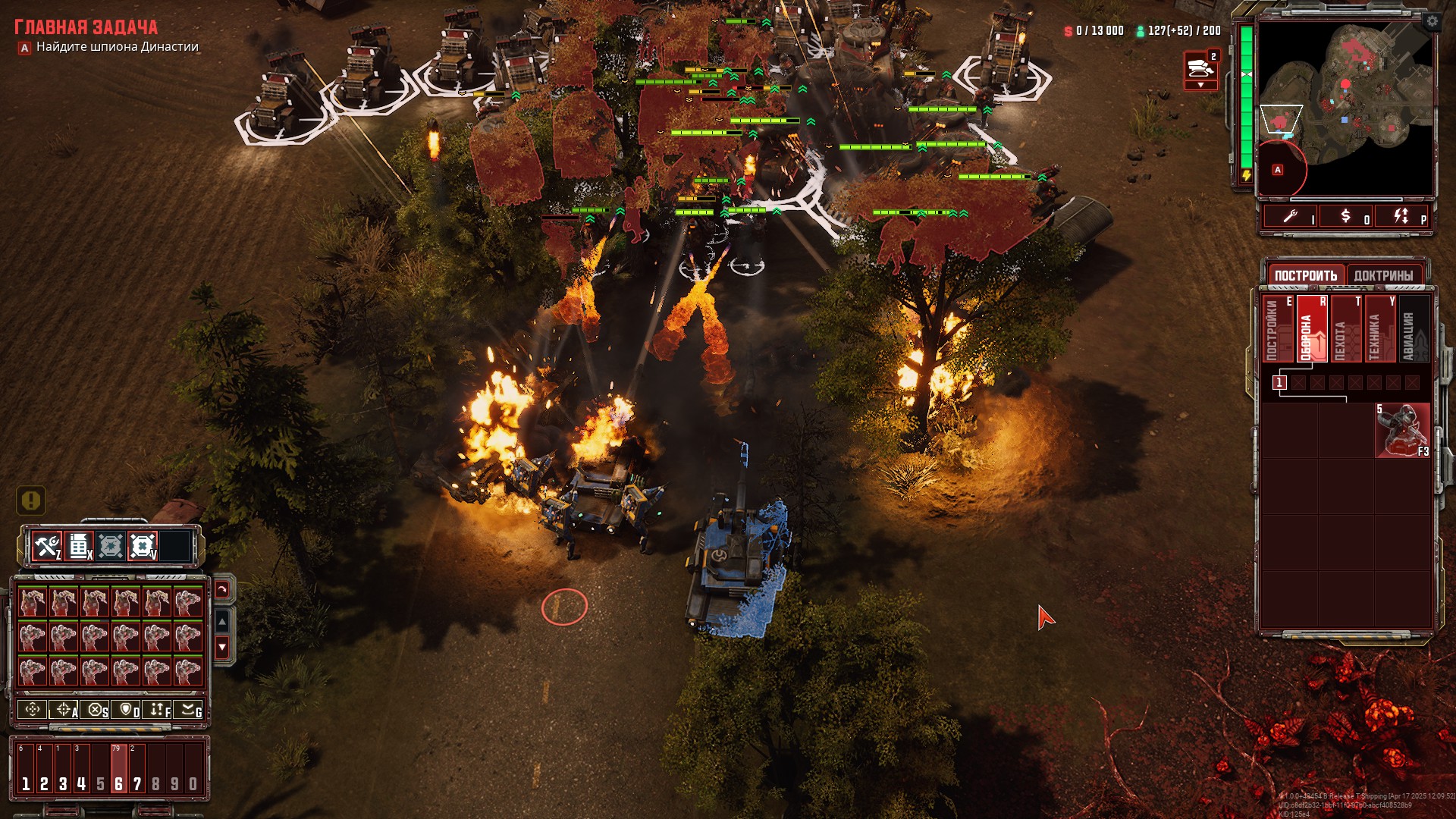Click on the minimap

click(1345, 106)
